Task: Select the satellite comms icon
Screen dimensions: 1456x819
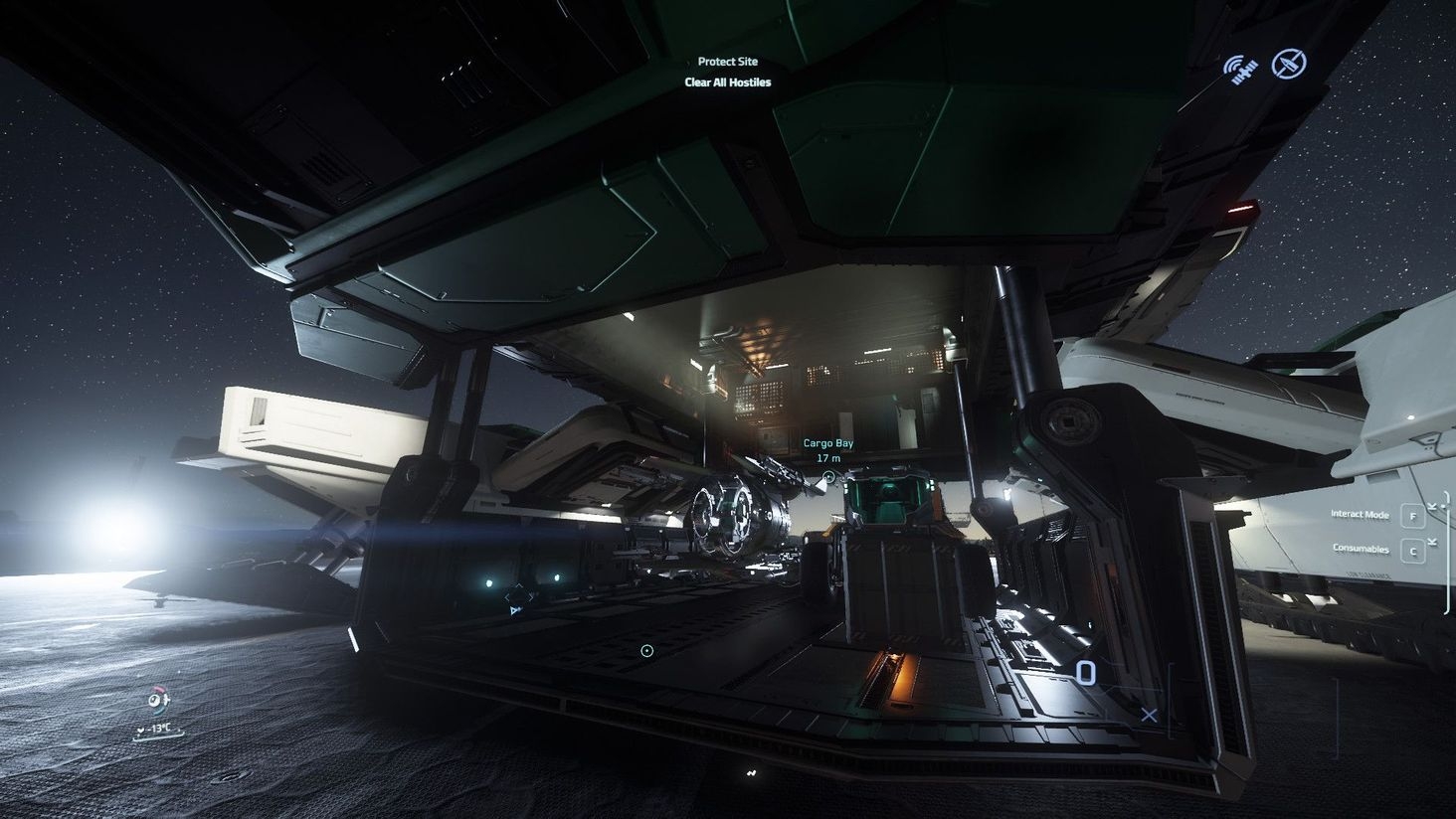Action: tap(1241, 69)
